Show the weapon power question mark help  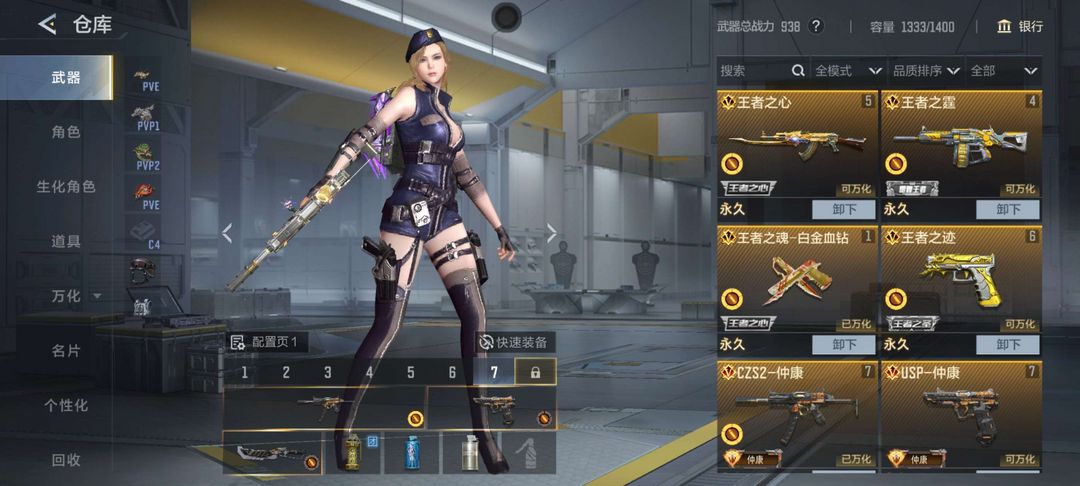click(x=816, y=26)
